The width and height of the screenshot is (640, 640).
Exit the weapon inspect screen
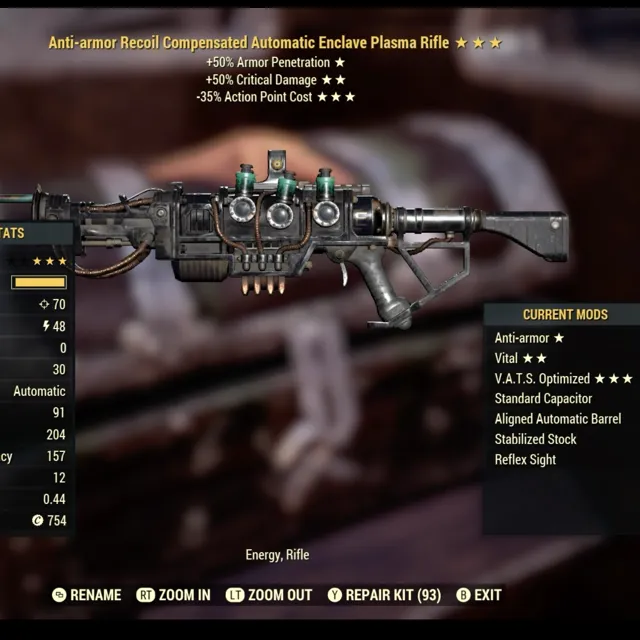point(479,595)
